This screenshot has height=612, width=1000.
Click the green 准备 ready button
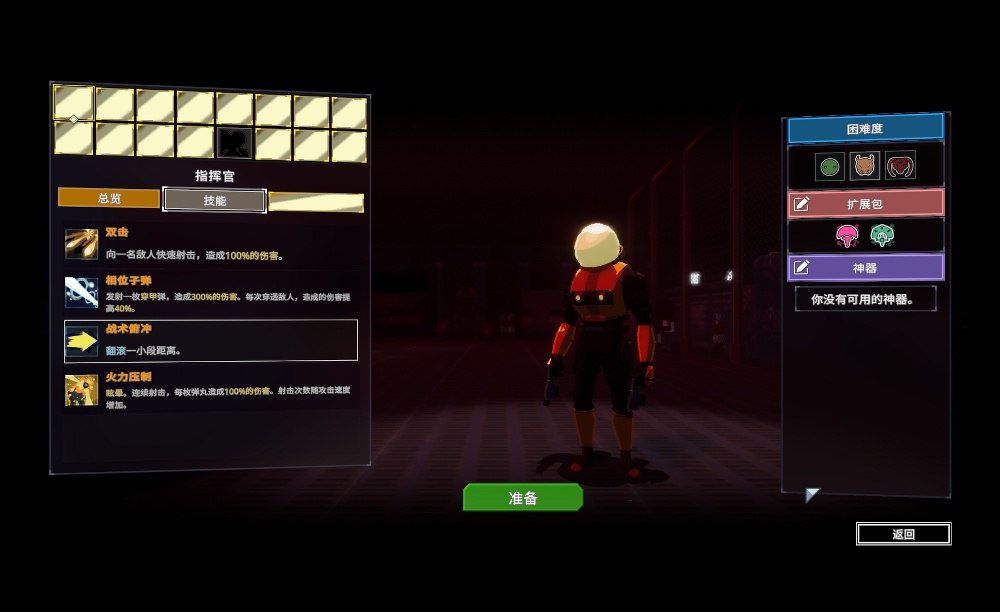(x=522, y=497)
